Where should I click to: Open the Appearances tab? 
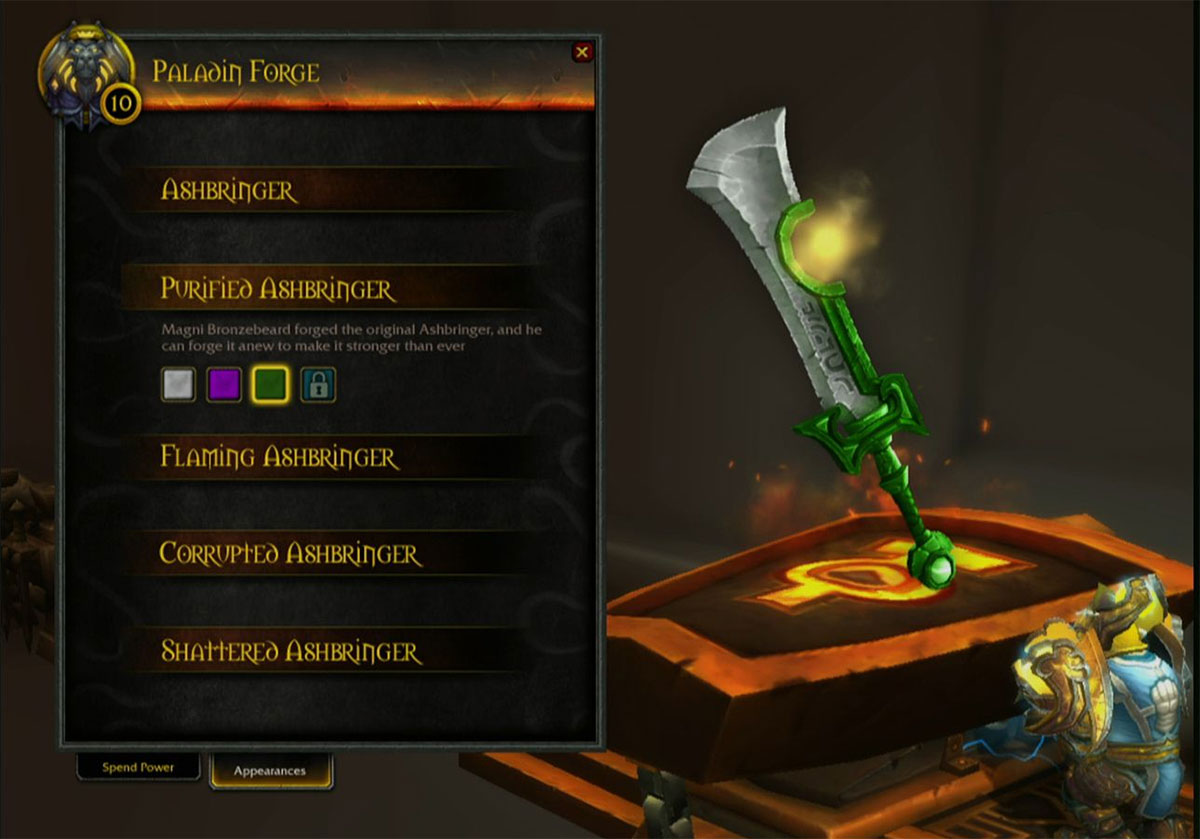pyautogui.click(x=270, y=771)
